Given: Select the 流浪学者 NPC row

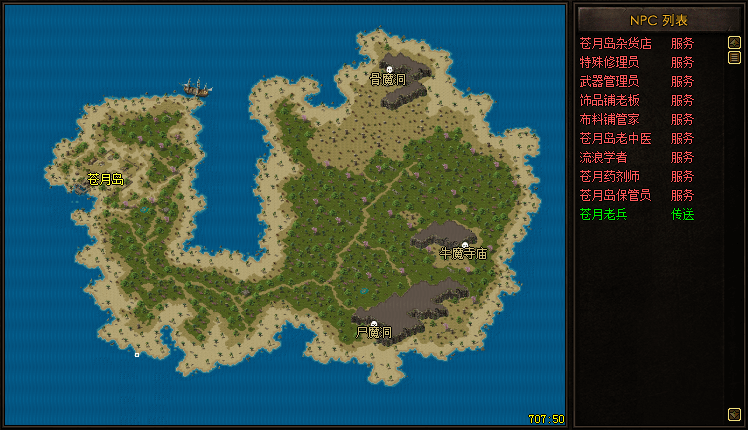Looking at the screenshot, I should (603, 157).
